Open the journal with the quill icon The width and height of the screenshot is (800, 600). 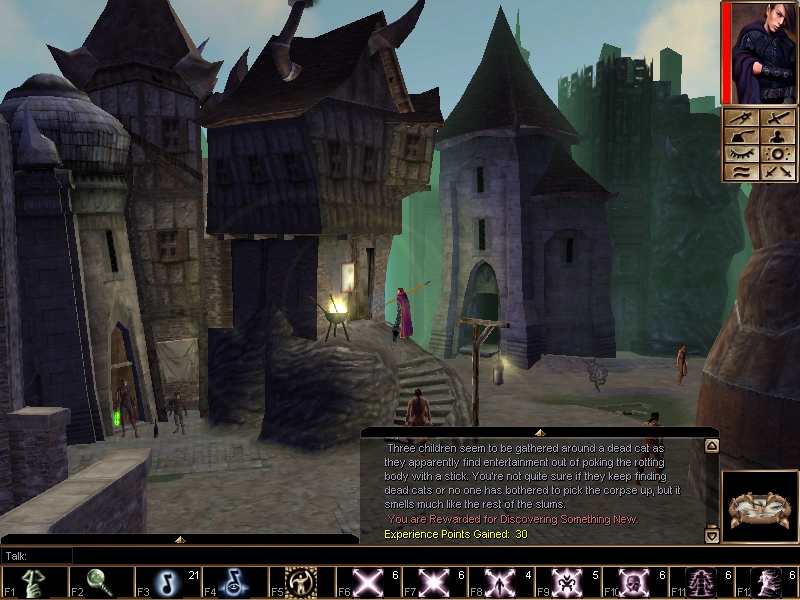point(741,136)
